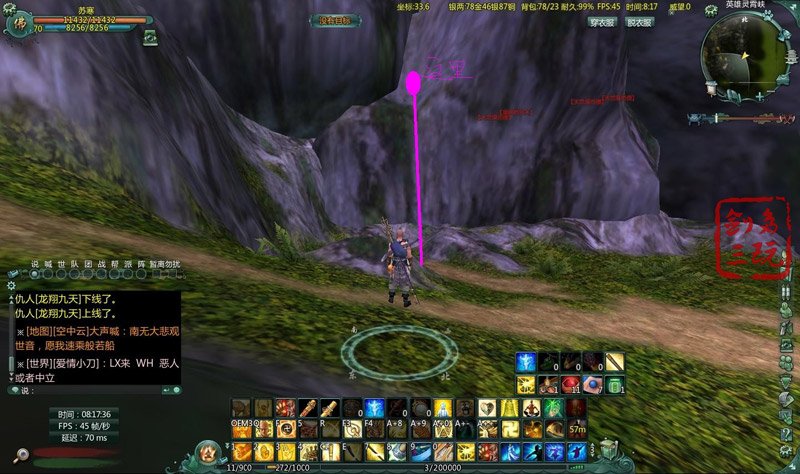Activate the blue glowing figure skill in hotbar
Screen dimensions: 800x474
pos(372,408)
